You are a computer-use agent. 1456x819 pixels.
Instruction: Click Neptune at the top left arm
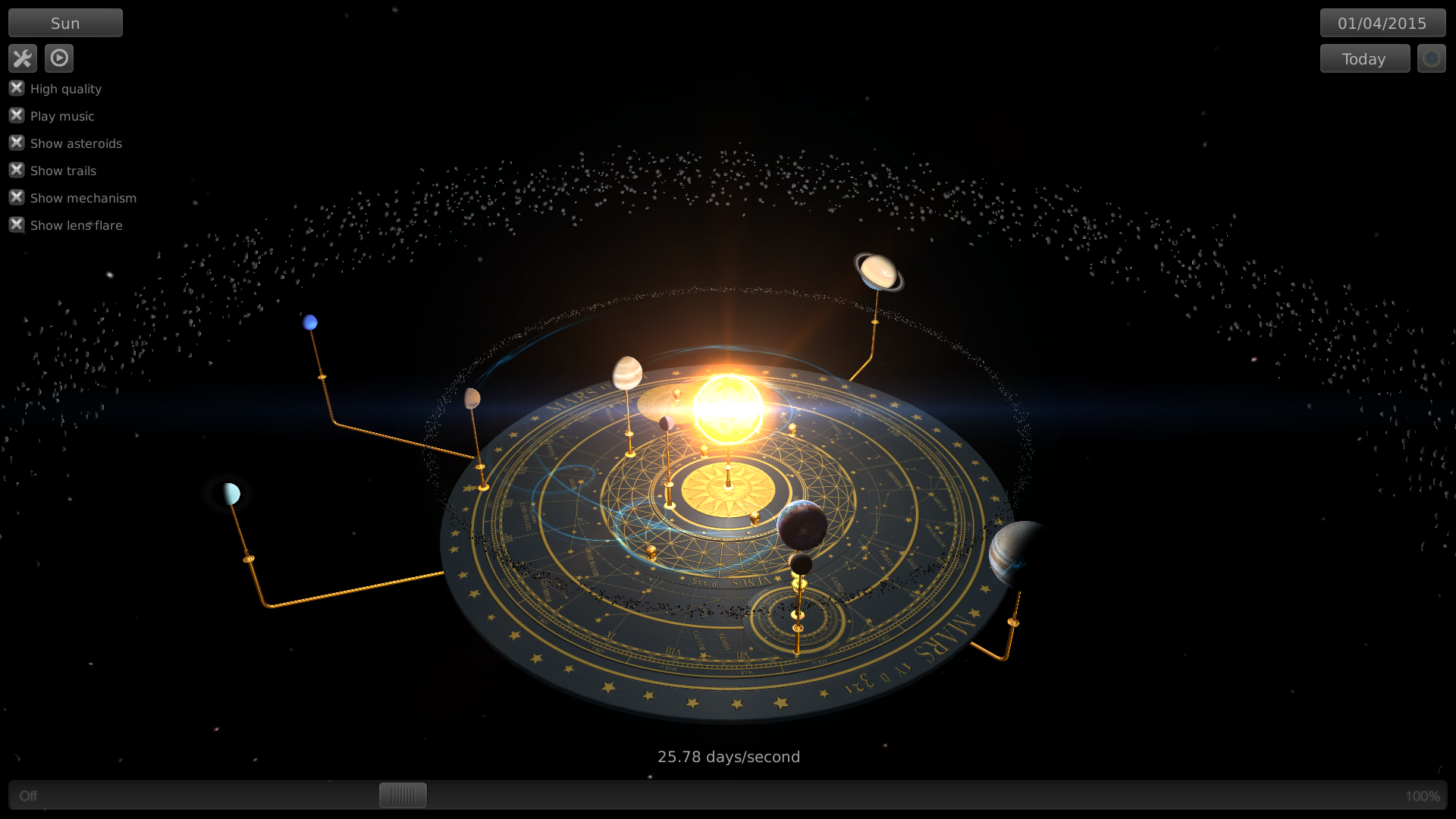pos(309,322)
